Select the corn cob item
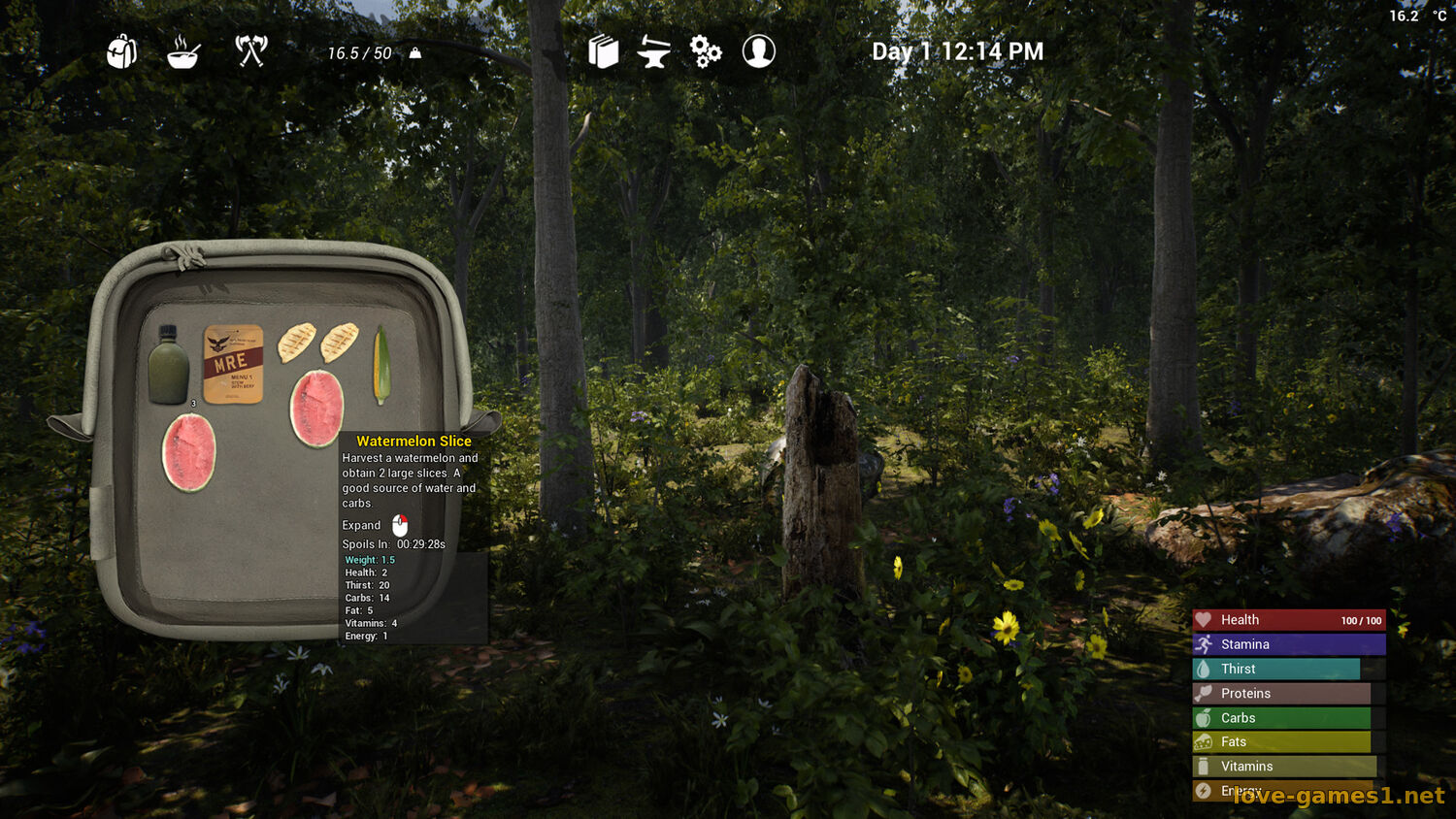This screenshot has height=819, width=1456. pyautogui.click(x=381, y=365)
